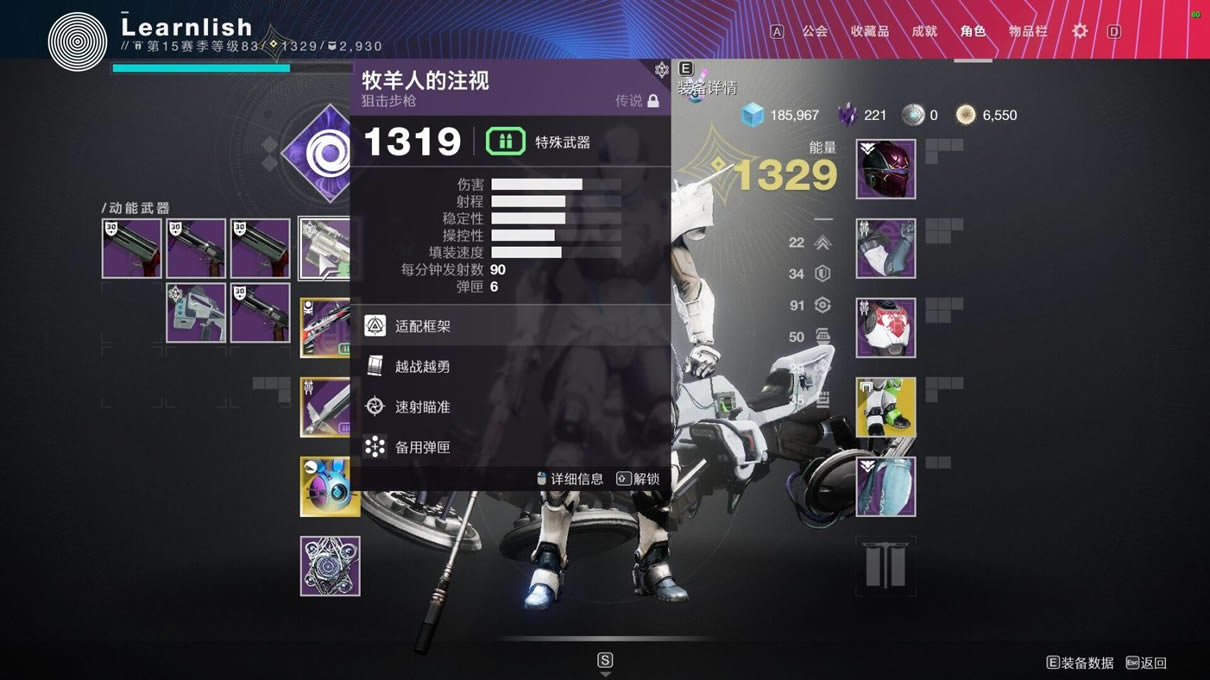This screenshot has height=680, width=1210.
Task: Select the white-grey weapon in kinetic inventory
Action: [x=196, y=313]
